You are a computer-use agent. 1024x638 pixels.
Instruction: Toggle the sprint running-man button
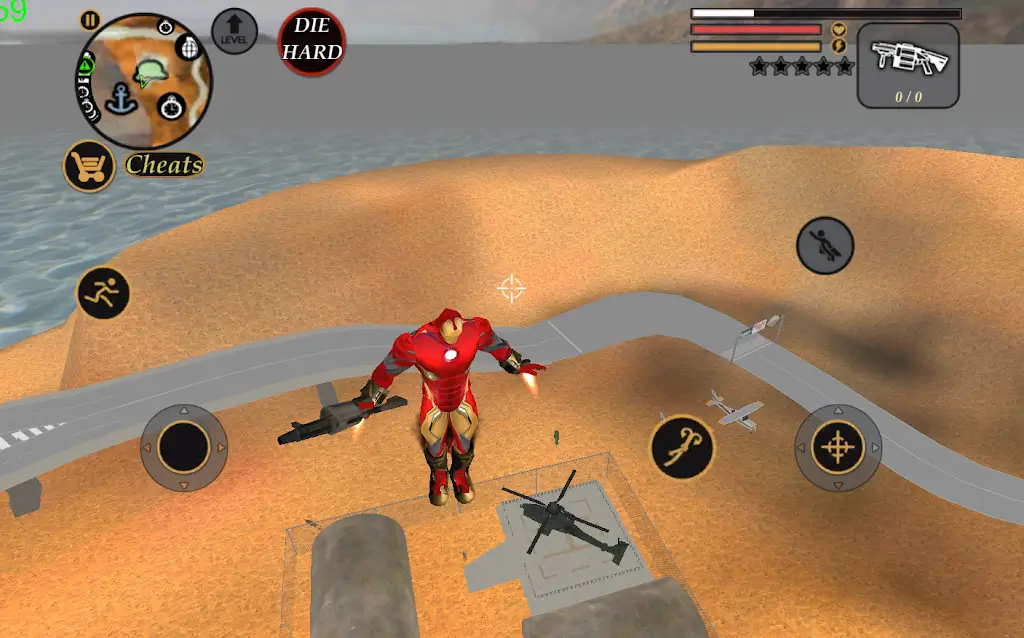click(x=103, y=293)
